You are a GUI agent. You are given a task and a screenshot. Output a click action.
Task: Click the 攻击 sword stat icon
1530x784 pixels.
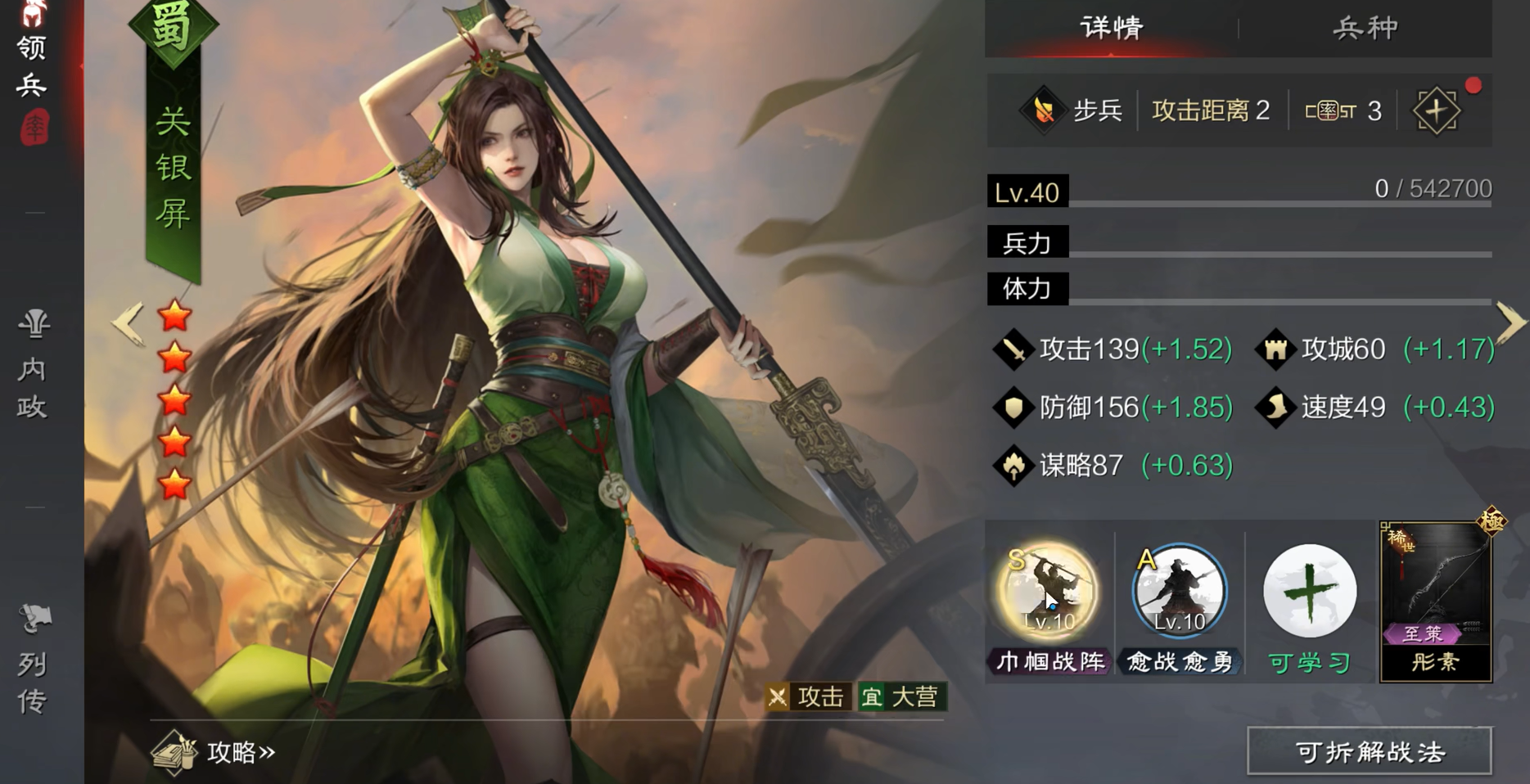point(1013,348)
